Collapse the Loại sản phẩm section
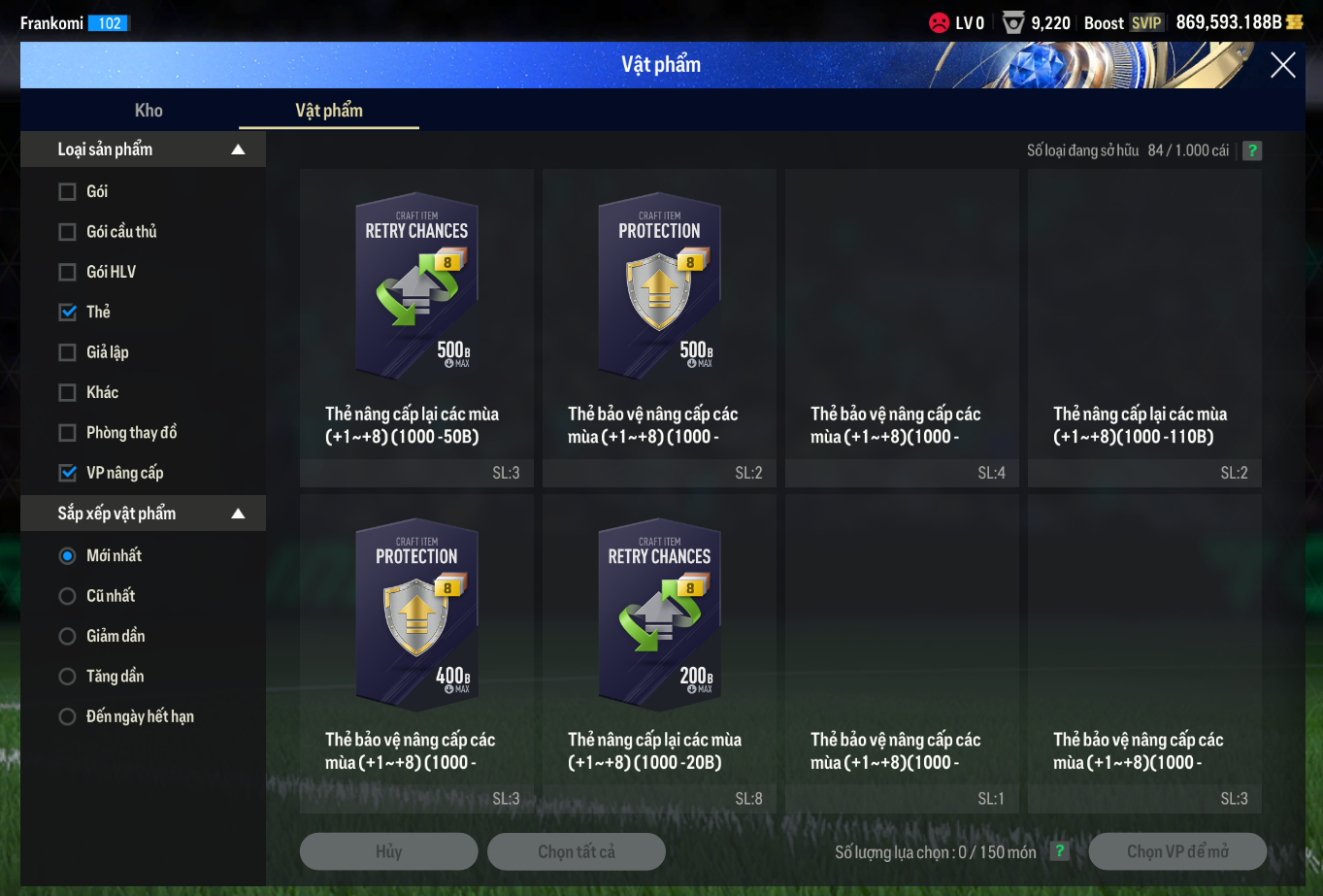Image resolution: width=1323 pixels, height=896 pixels. click(x=238, y=149)
